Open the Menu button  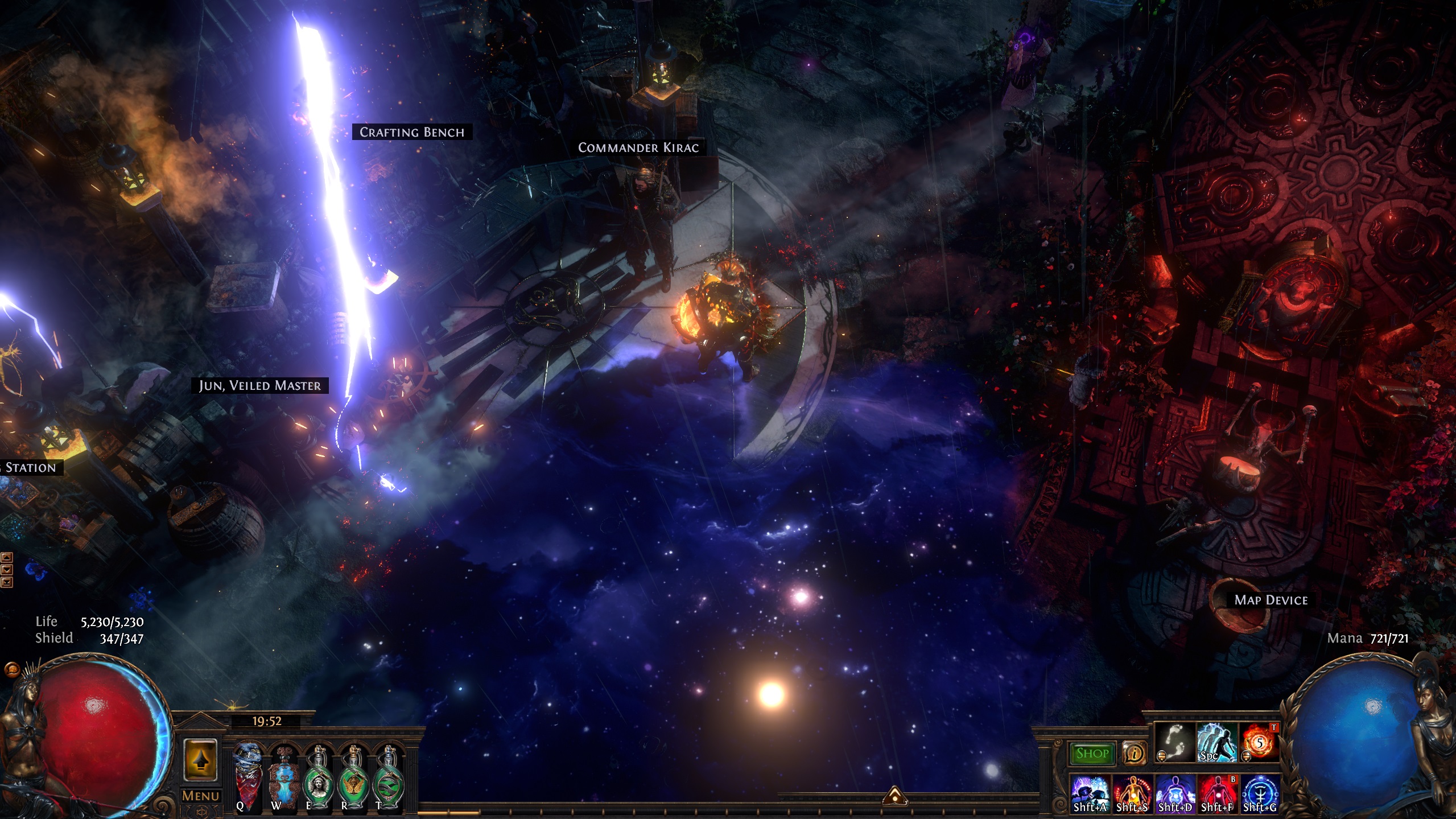[200, 796]
